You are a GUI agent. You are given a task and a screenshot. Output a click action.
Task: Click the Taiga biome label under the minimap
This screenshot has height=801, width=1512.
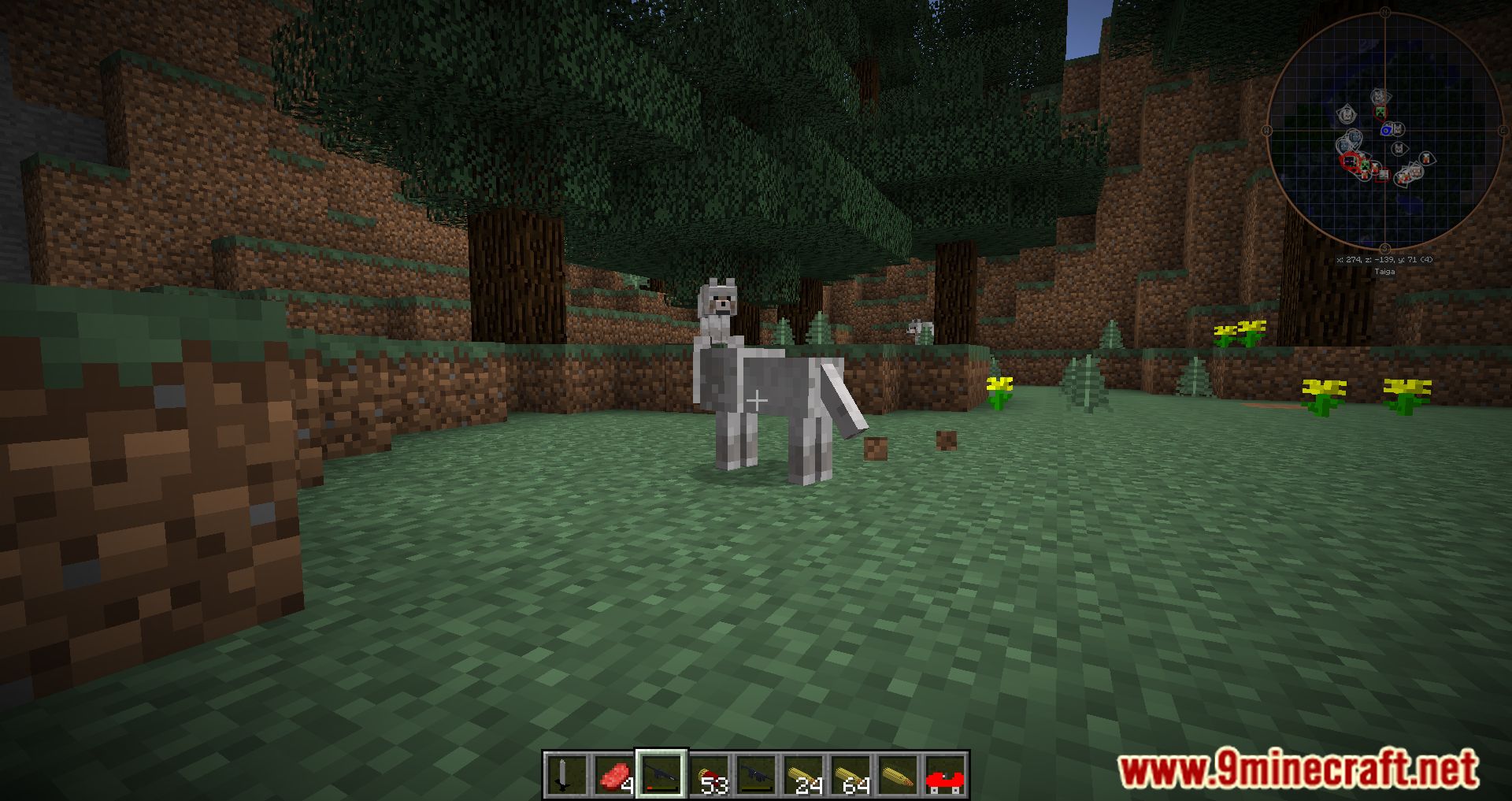[1385, 270]
